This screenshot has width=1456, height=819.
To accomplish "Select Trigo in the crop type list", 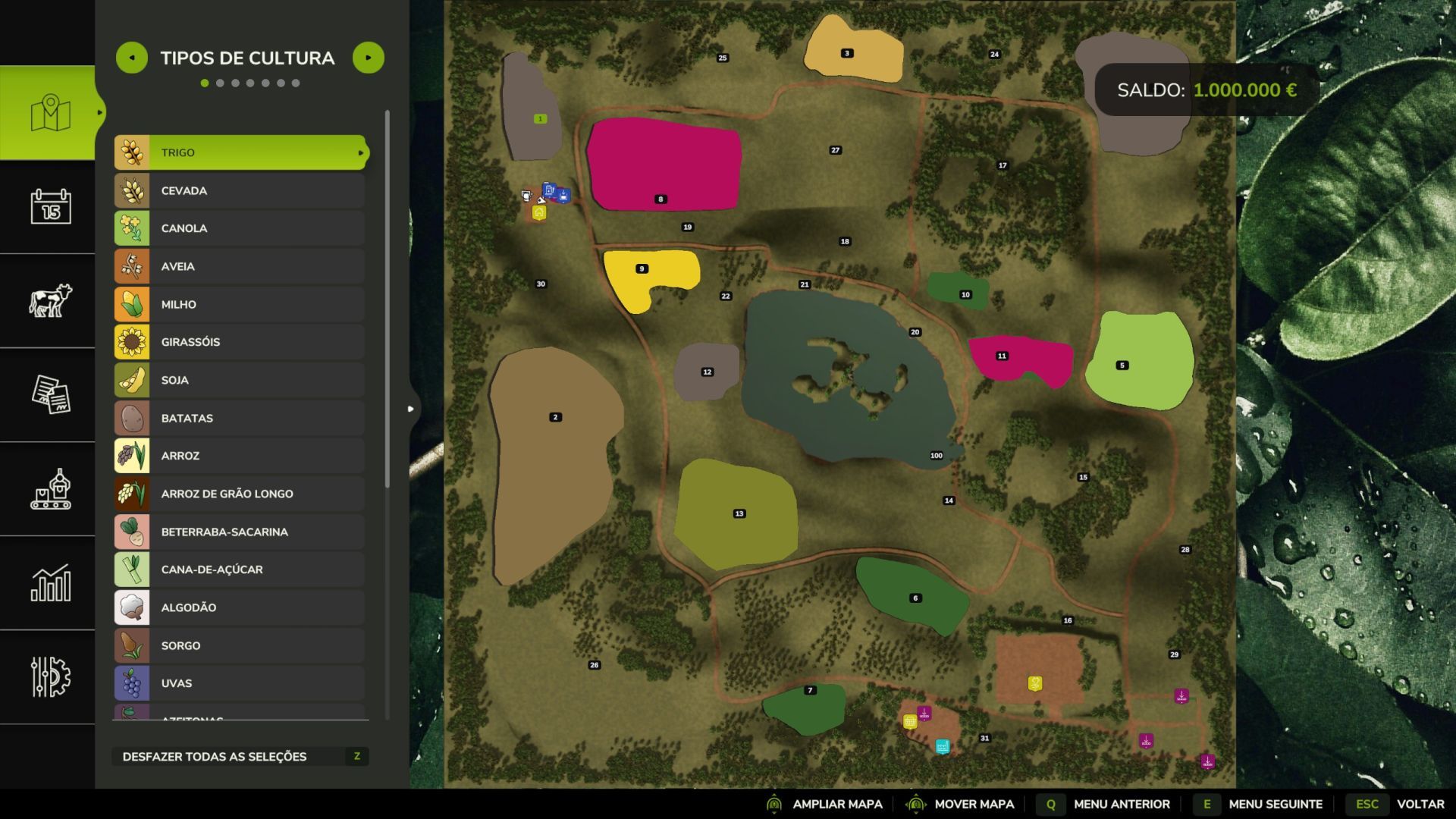I will [240, 152].
